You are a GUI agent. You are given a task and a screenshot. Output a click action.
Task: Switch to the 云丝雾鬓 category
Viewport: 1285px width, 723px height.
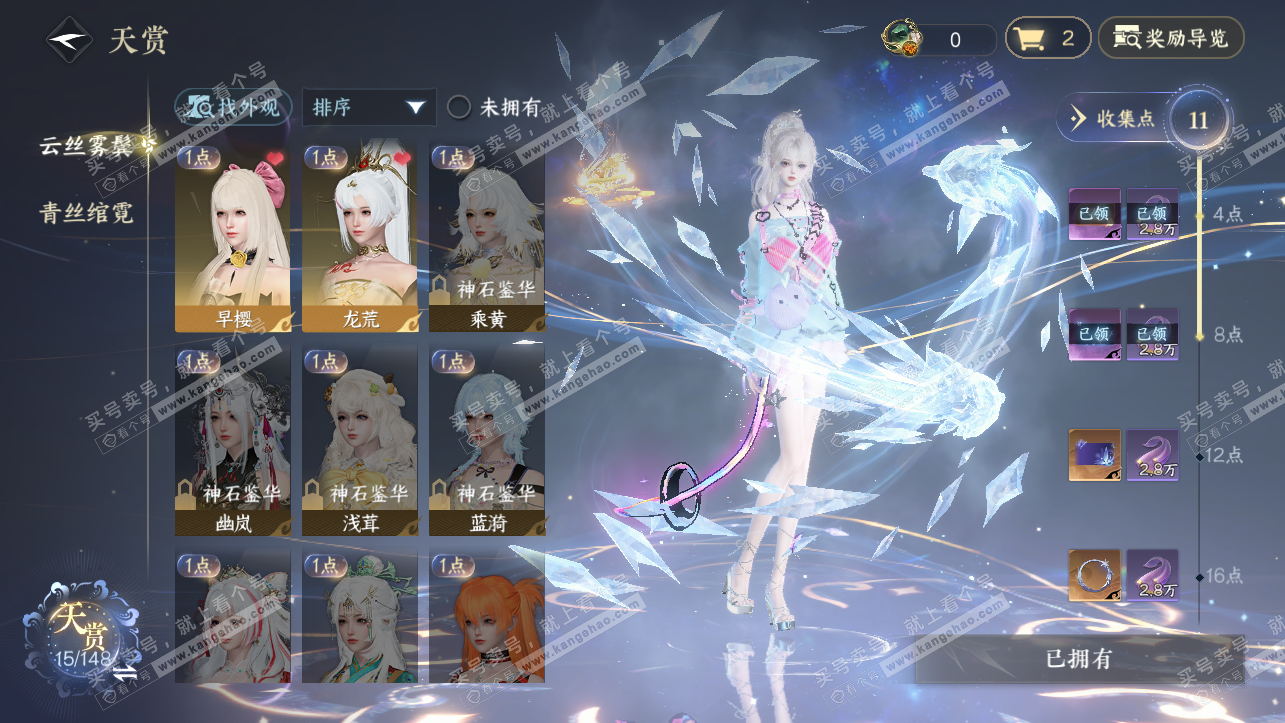(x=87, y=145)
